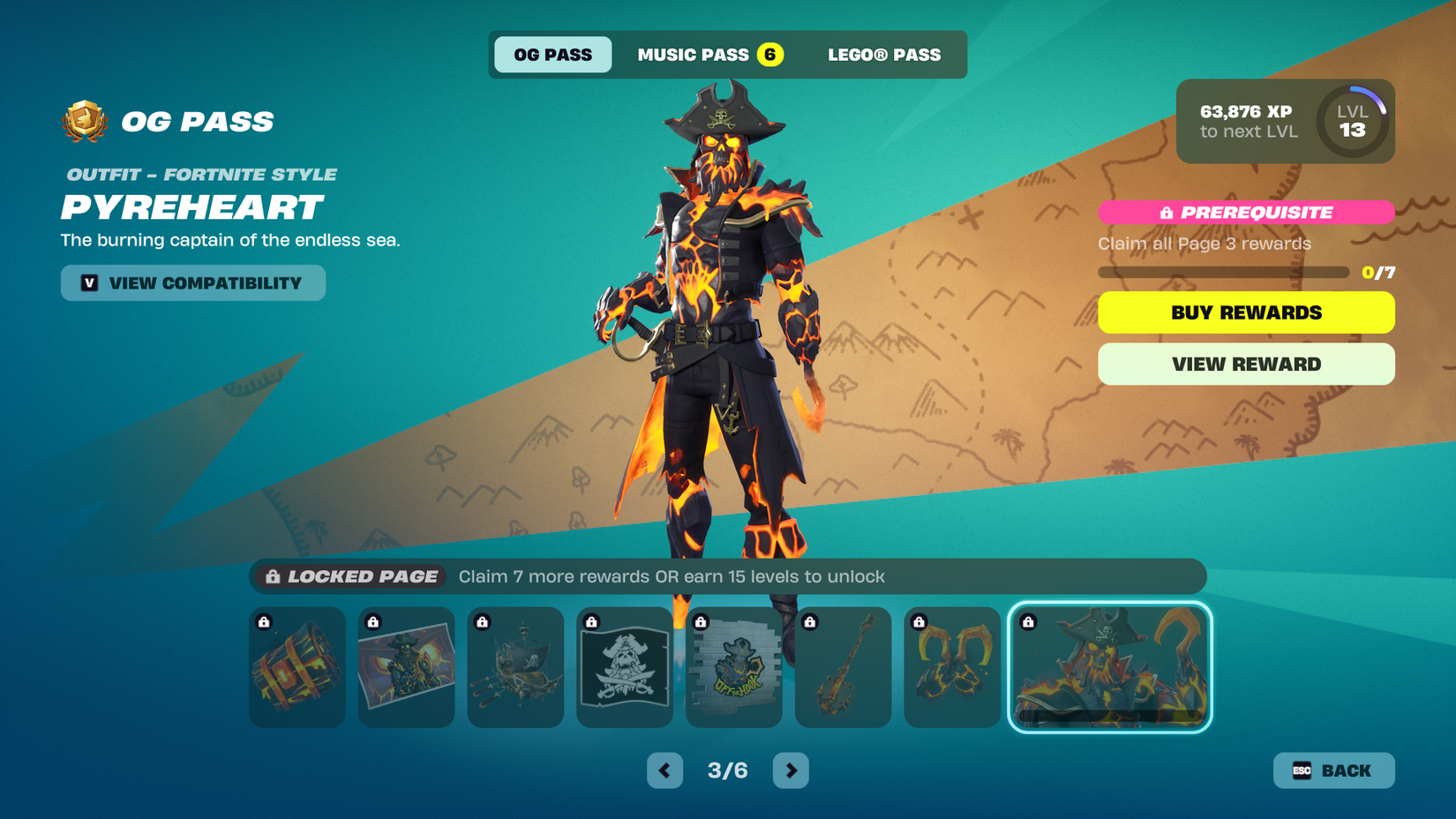
Task: Select the flaming treasure chest reward icon
Action: (x=296, y=668)
